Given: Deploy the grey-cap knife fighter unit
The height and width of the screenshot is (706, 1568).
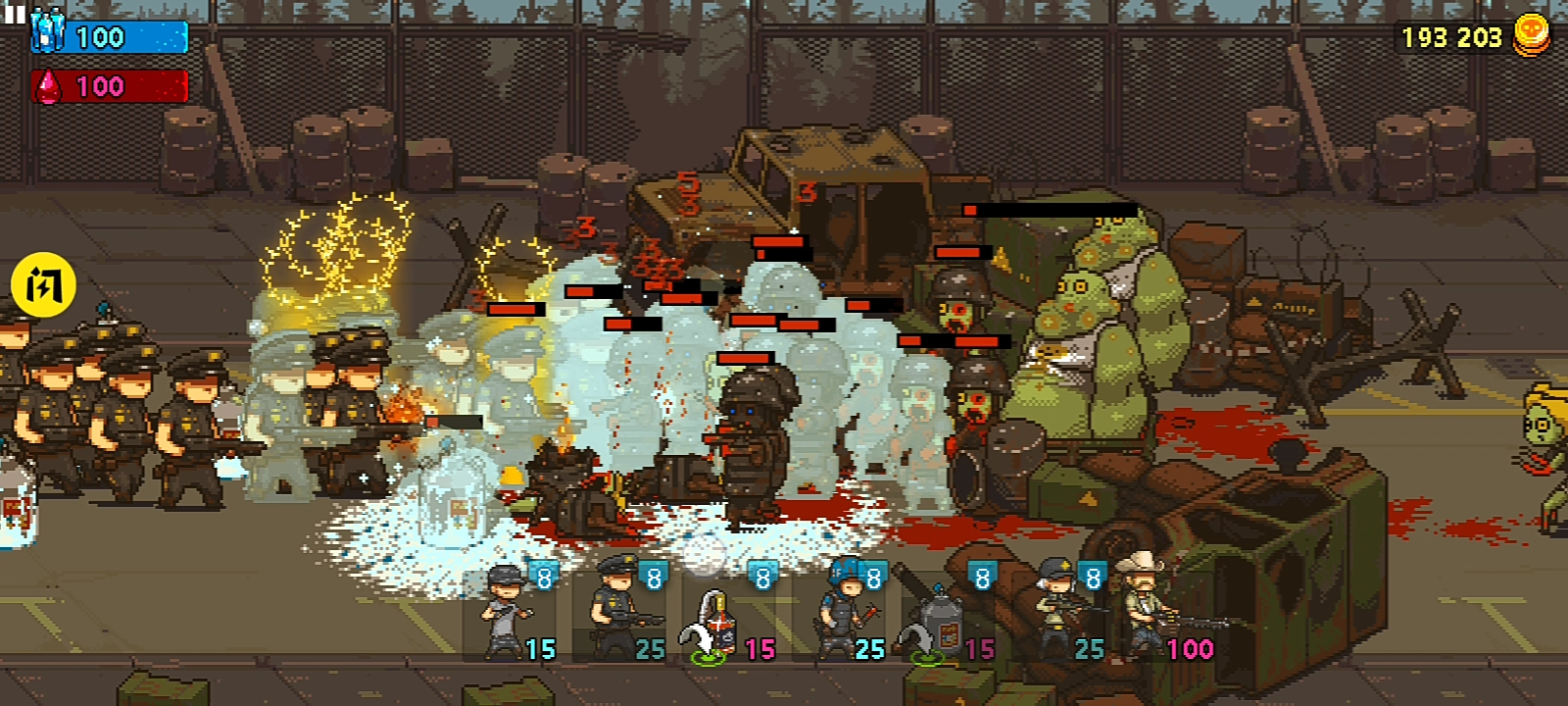Looking at the screenshot, I should (510, 613).
